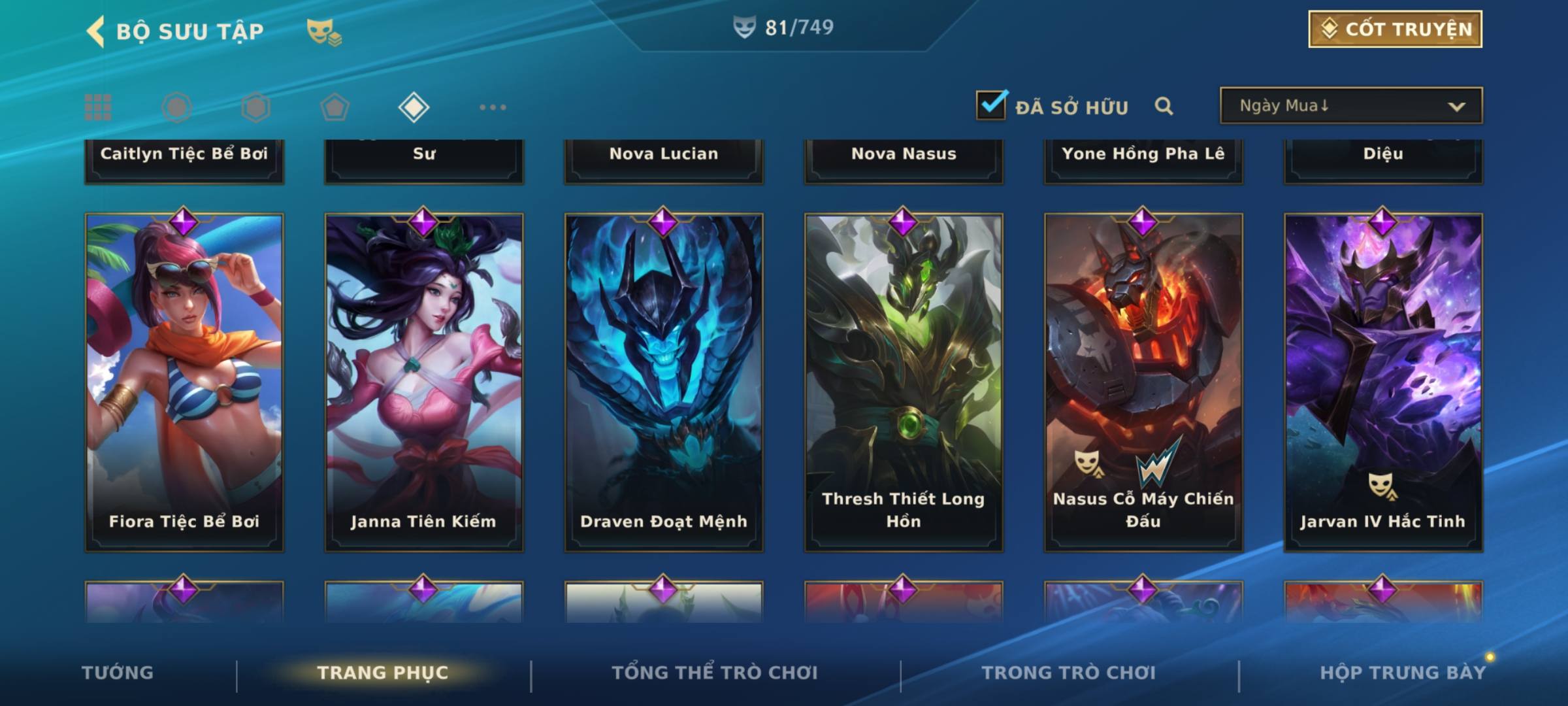Choose the pentagon rarity filter

tap(335, 107)
